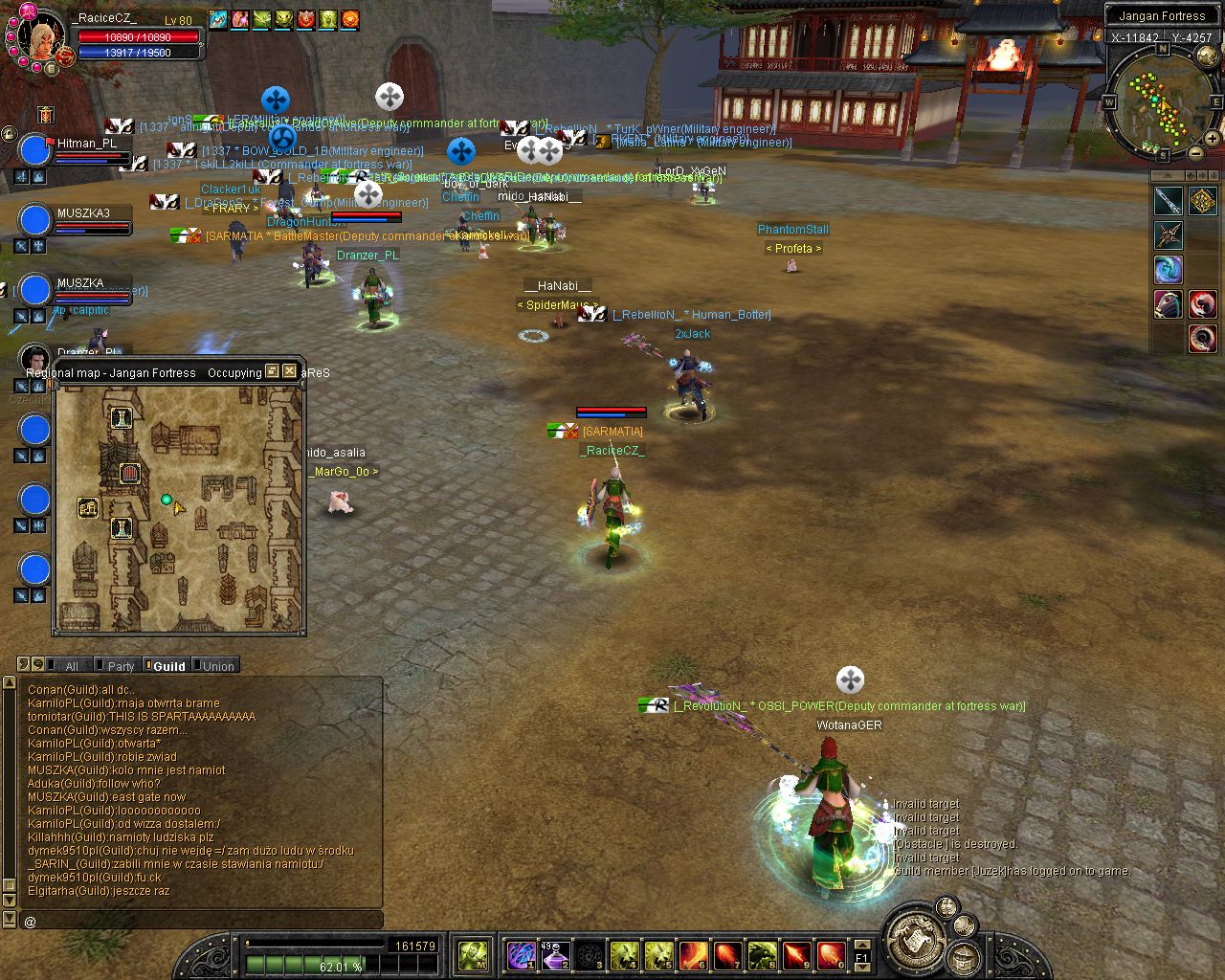Activate the lion skill in hotbar slot 4

point(624,954)
